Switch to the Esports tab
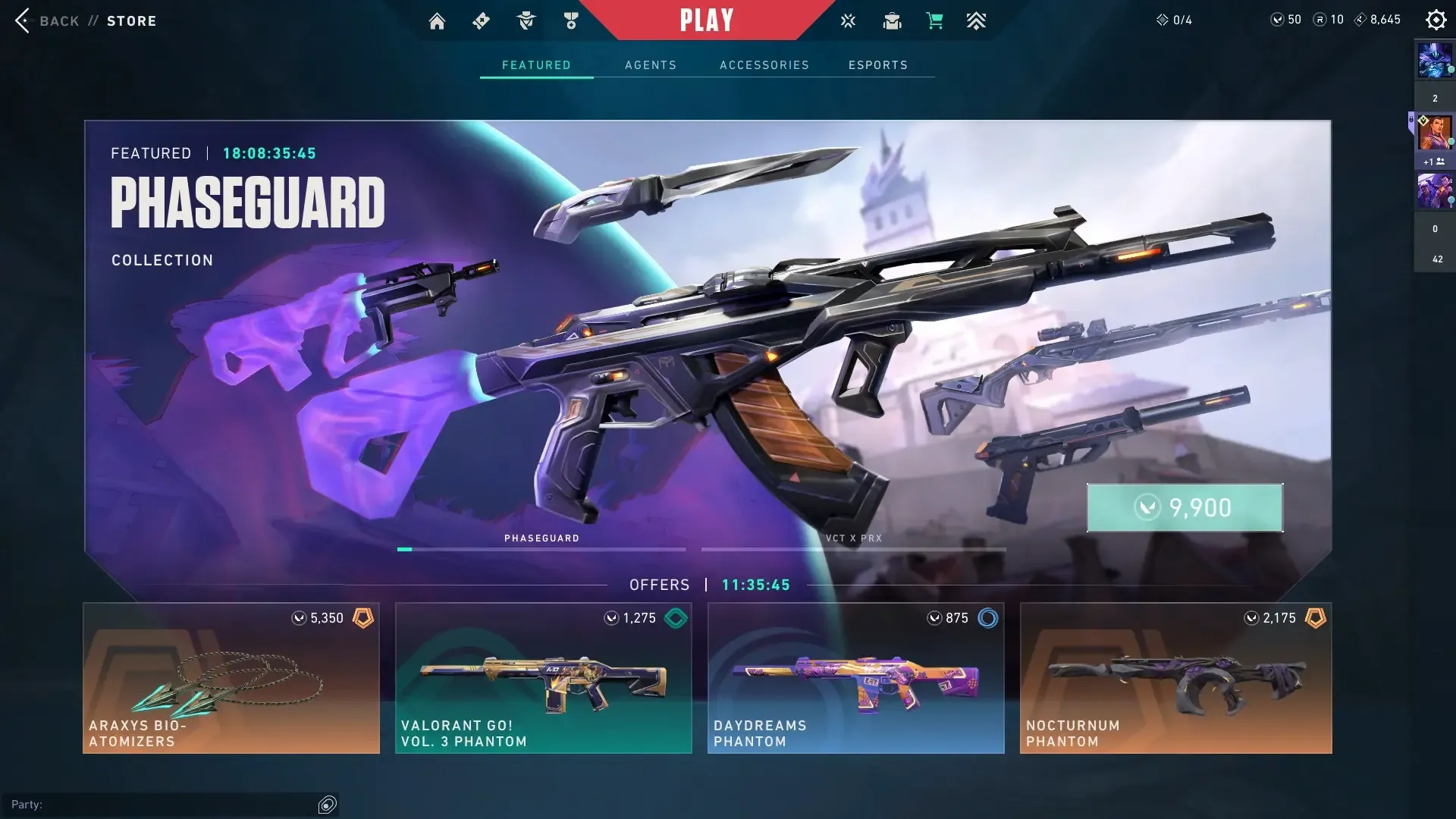Viewport: 1456px width, 819px height. pos(878,64)
